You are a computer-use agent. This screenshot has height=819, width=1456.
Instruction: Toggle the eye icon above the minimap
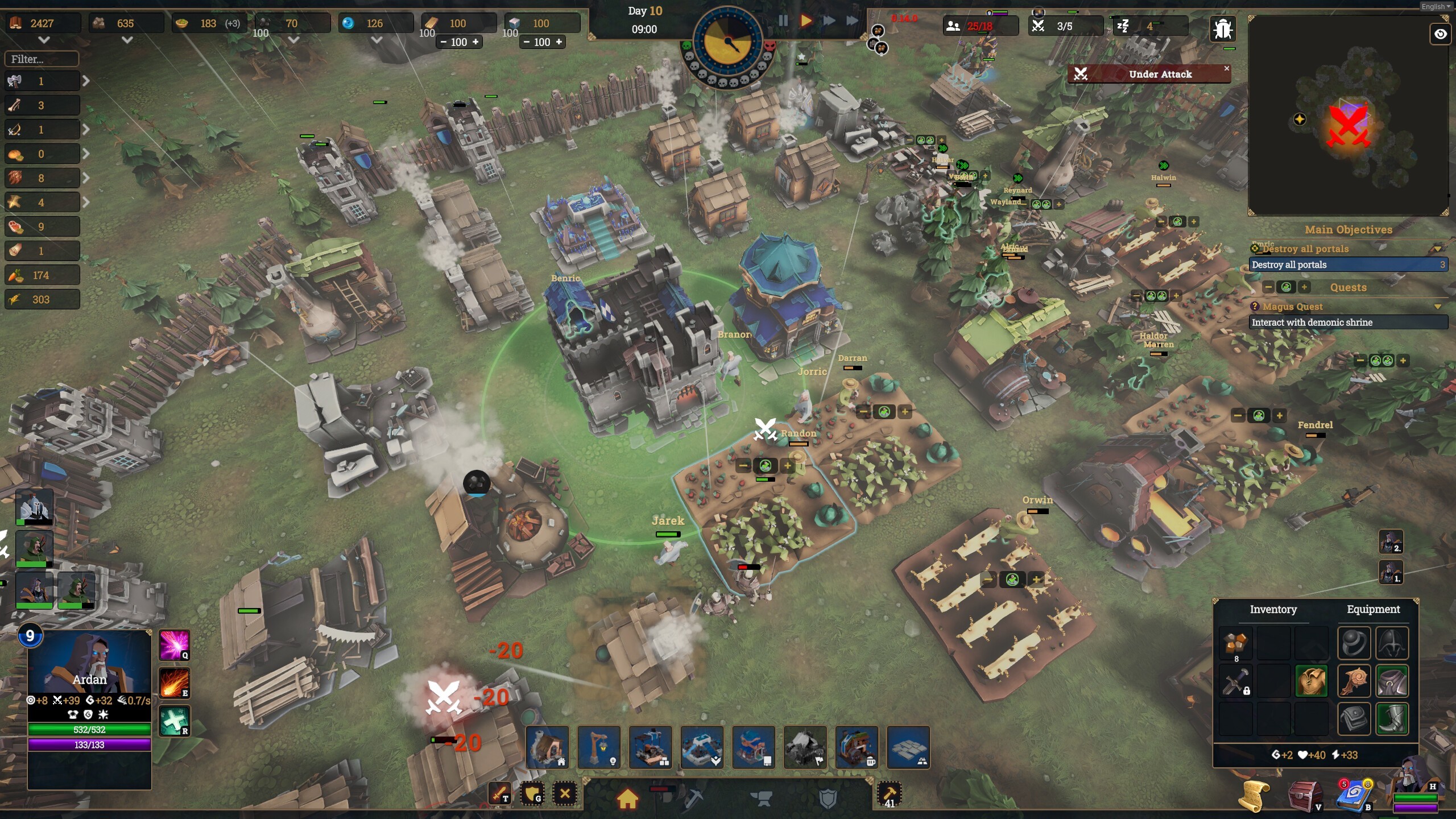1440,34
